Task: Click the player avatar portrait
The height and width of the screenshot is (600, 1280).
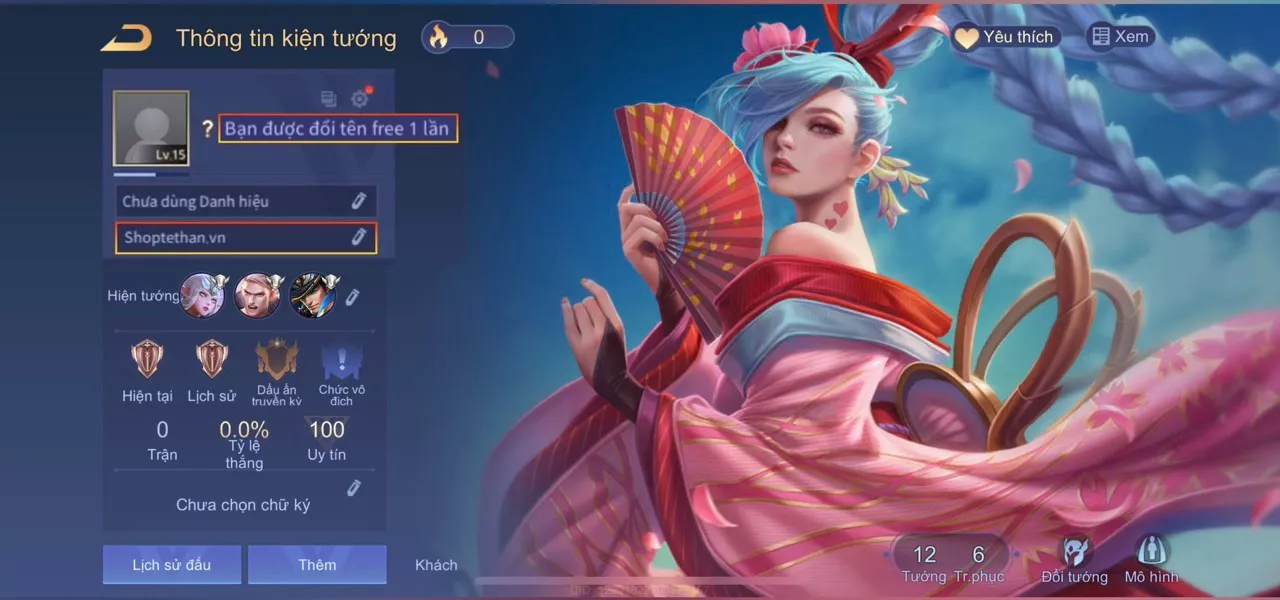Action: point(151,128)
